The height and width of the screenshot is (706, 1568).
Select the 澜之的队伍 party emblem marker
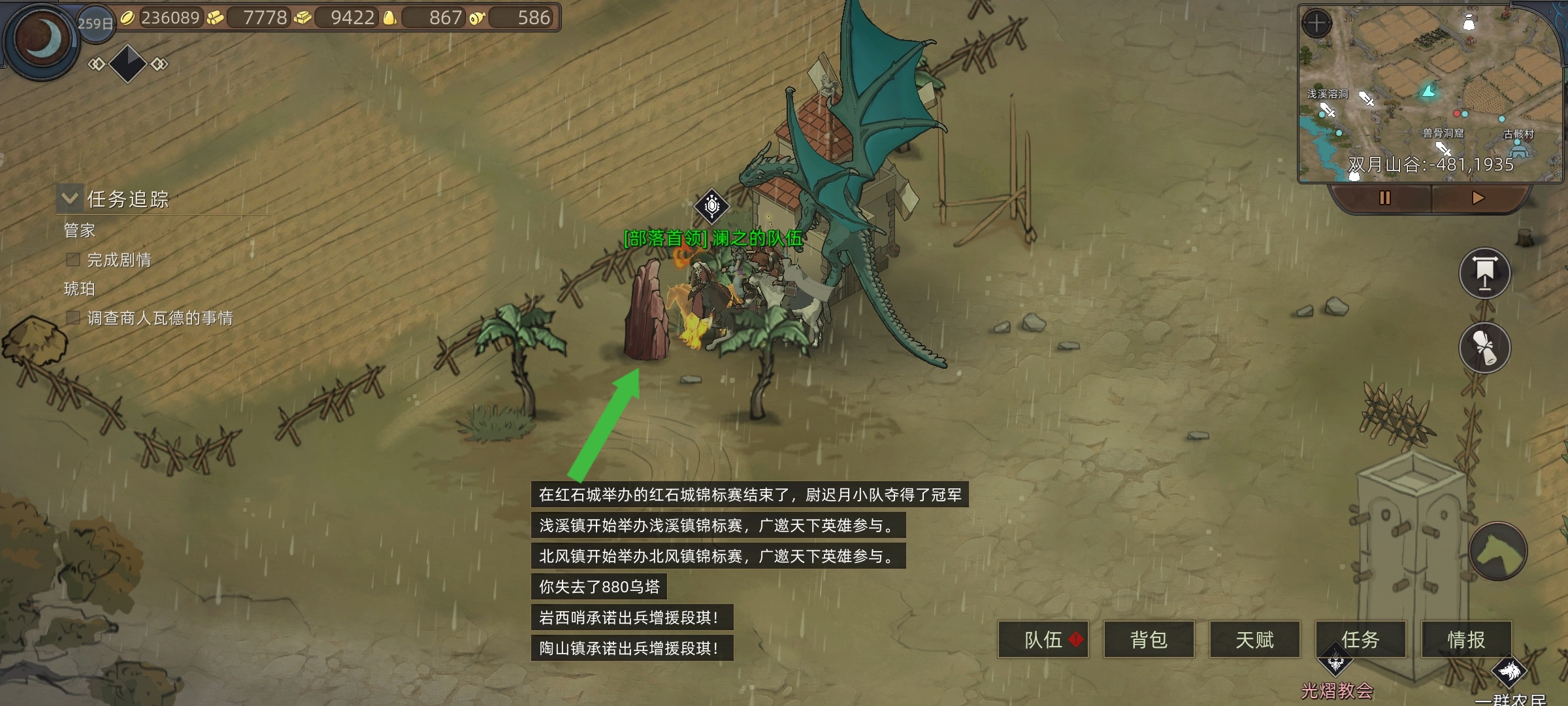point(711,206)
